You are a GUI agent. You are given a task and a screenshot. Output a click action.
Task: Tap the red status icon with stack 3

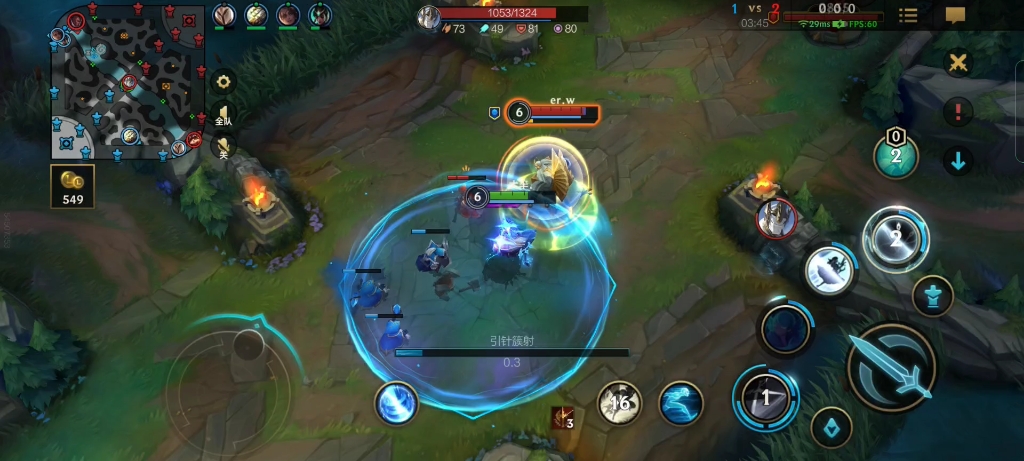coord(562,417)
